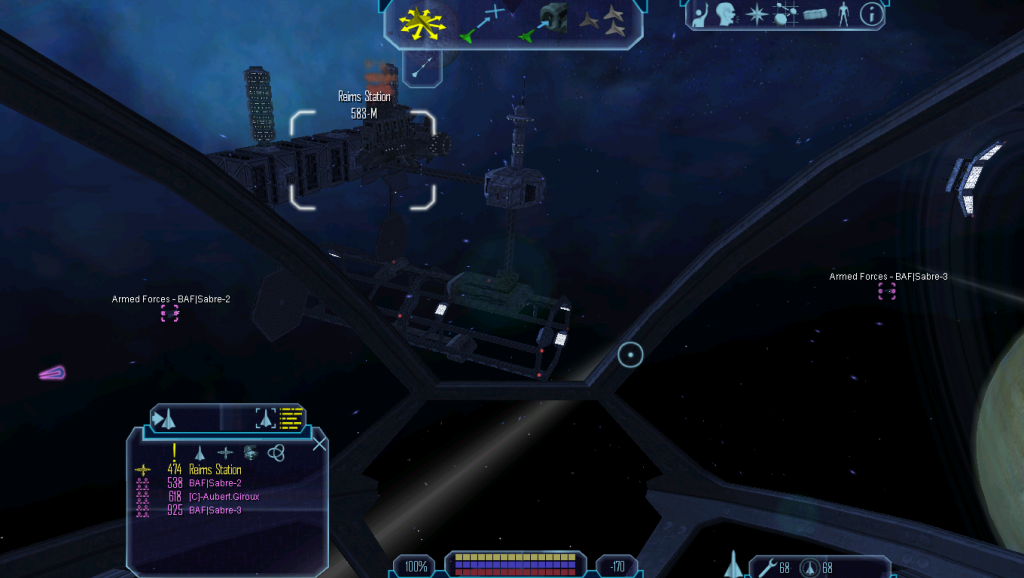The image size is (1024, 578).
Task: Open the navigation map icon
Action: click(x=786, y=14)
